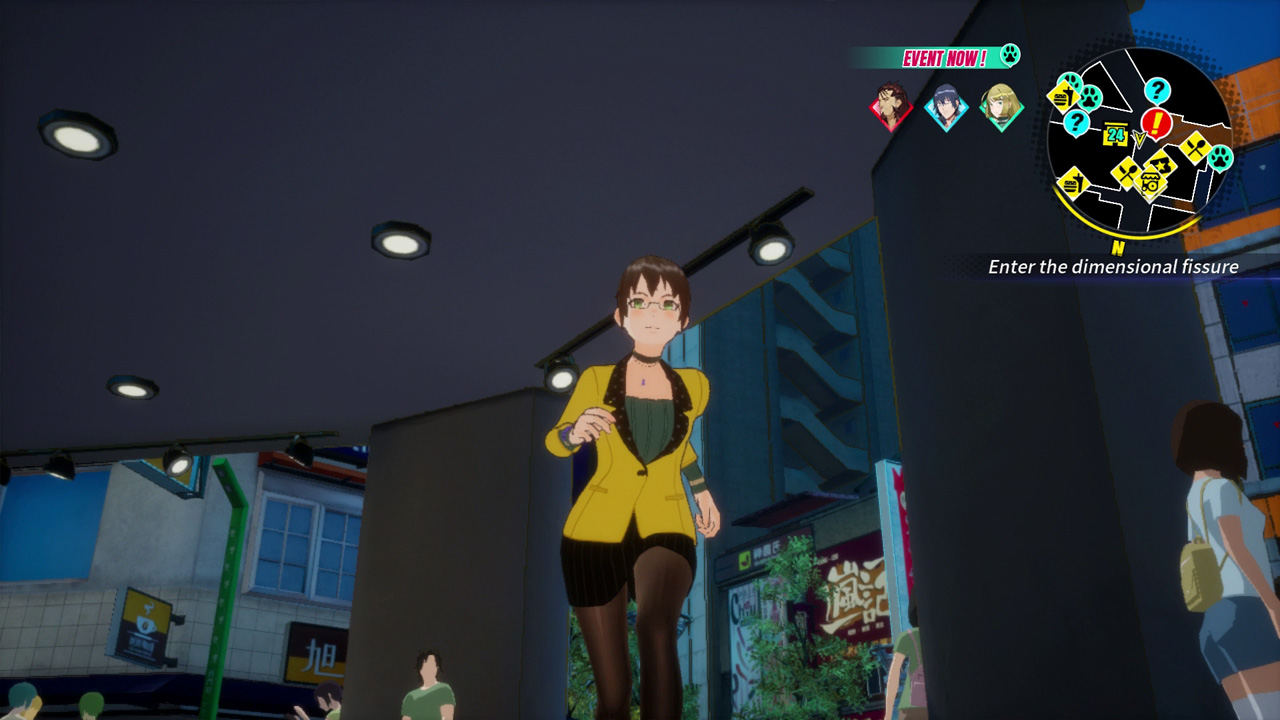1280x720 pixels.
Task: Click the paw icon on the EVENT NOW banner
Action: tap(1010, 55)
